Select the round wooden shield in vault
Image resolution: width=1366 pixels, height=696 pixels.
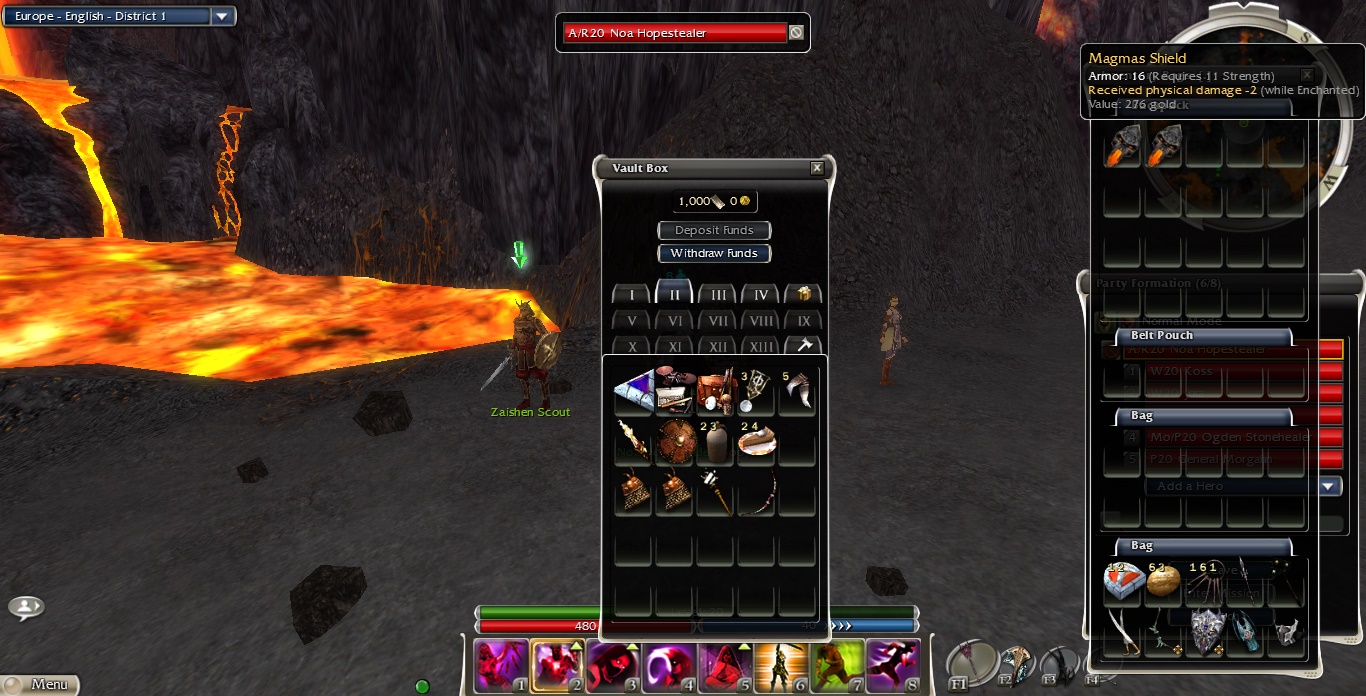676,441
